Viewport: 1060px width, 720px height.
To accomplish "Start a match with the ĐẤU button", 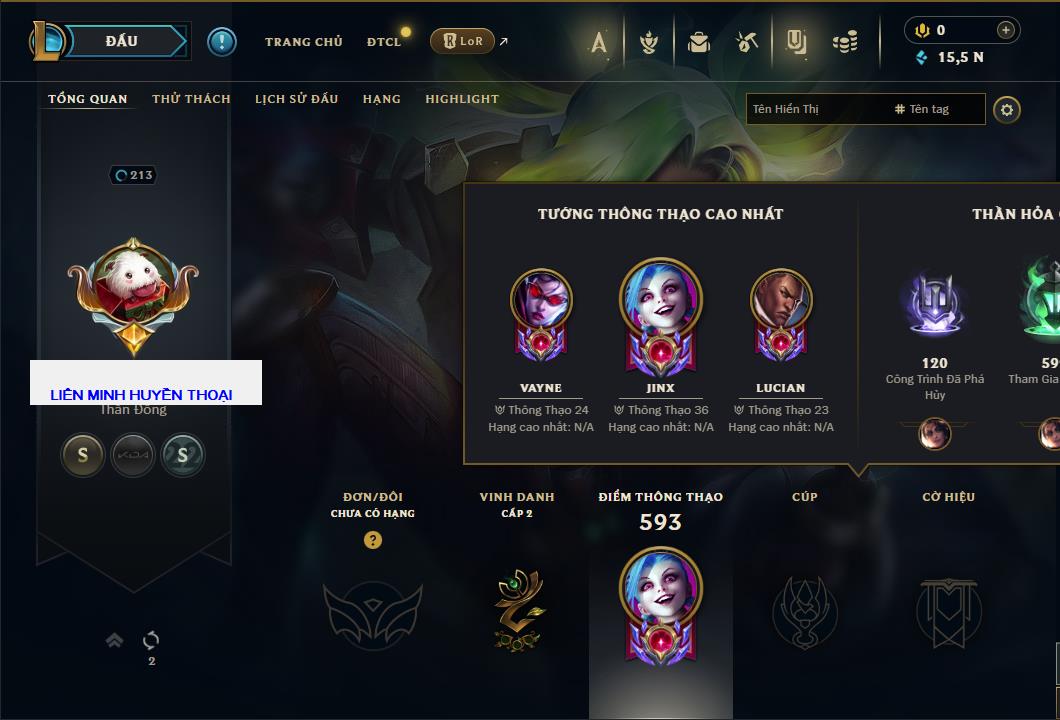I will (122, 41).
